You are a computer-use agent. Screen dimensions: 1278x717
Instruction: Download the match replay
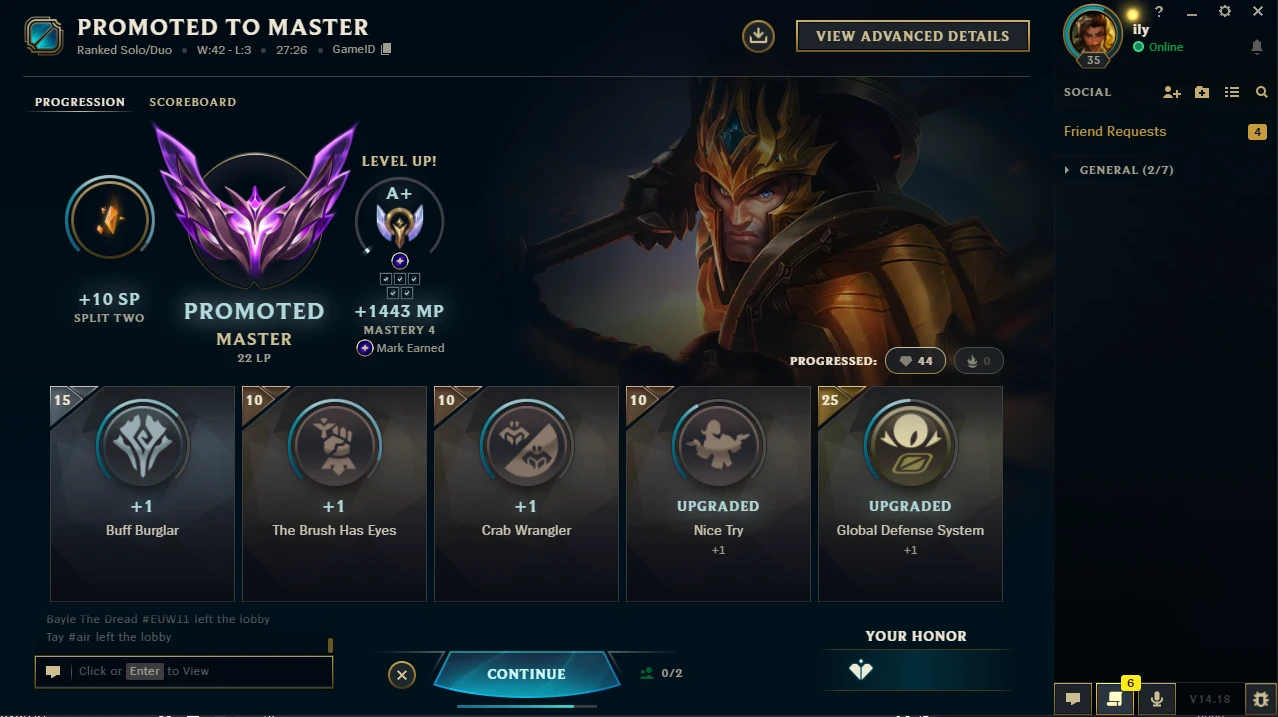point(758,36)
